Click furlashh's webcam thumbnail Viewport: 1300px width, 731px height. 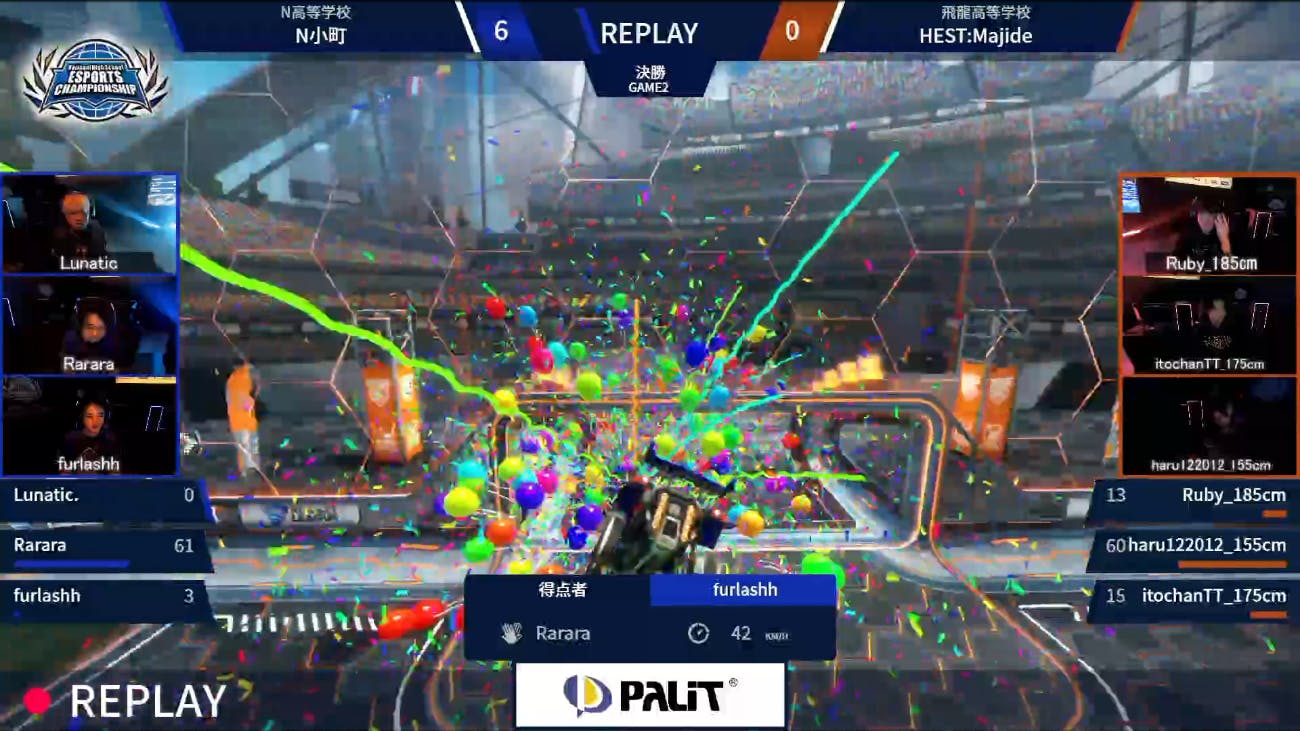[x=89, y=425]
